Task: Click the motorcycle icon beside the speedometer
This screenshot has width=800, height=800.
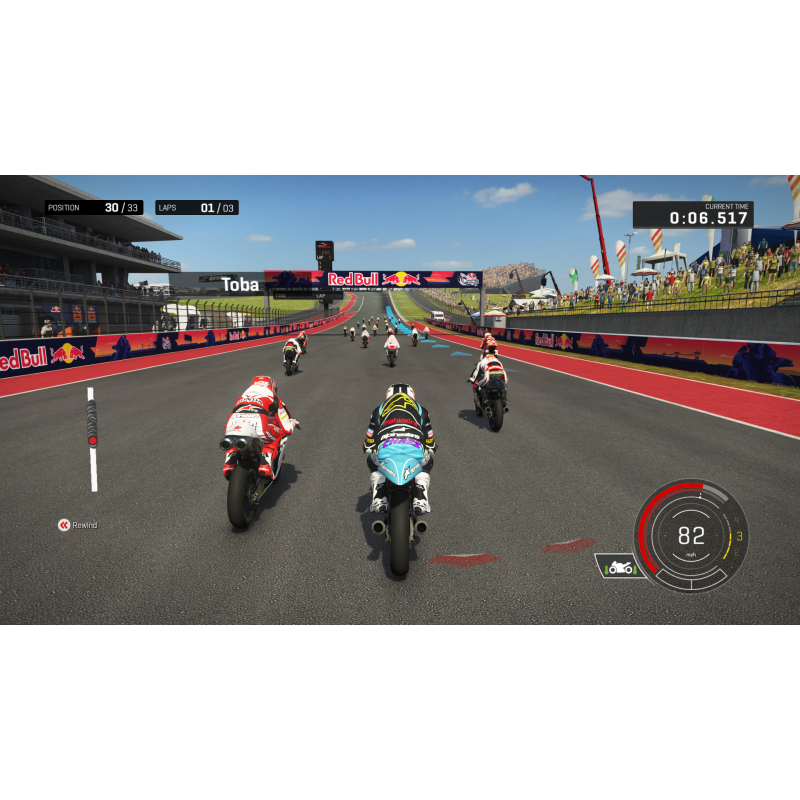Action: coord(620,567)
